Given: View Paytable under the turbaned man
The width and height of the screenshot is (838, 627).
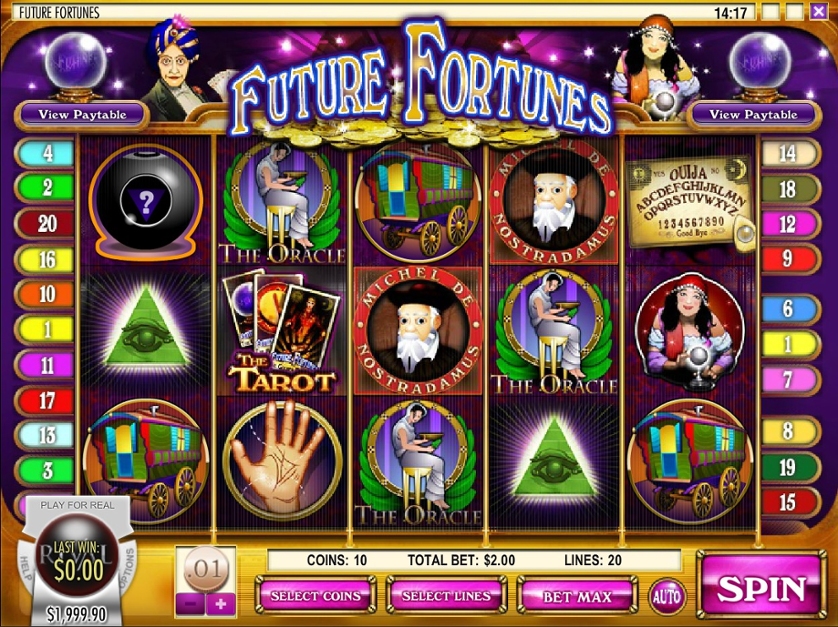Looking at the screenshot, I should tap(82, 114).
